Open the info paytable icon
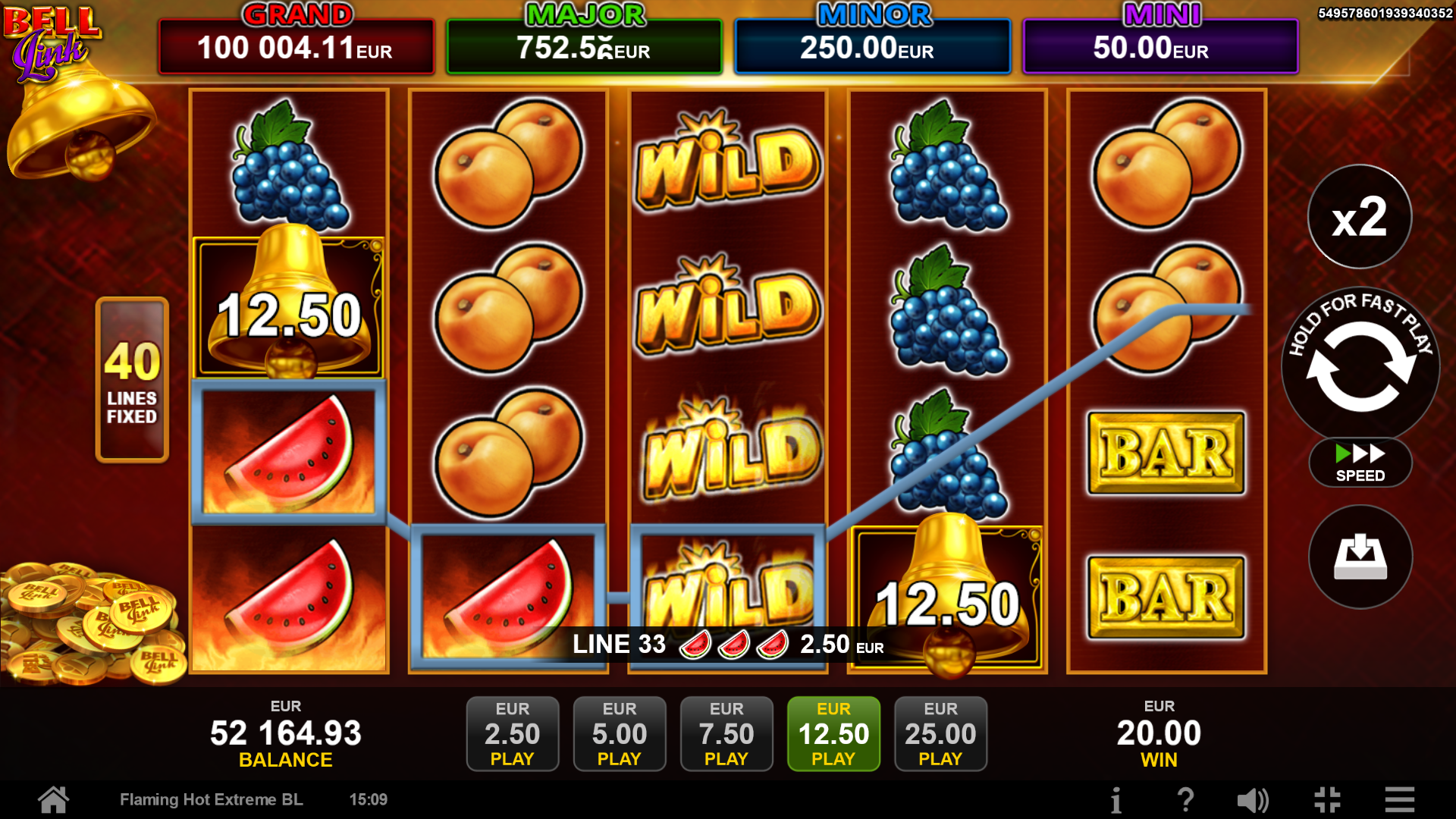1456x819 pixels. coord(1116,800)
